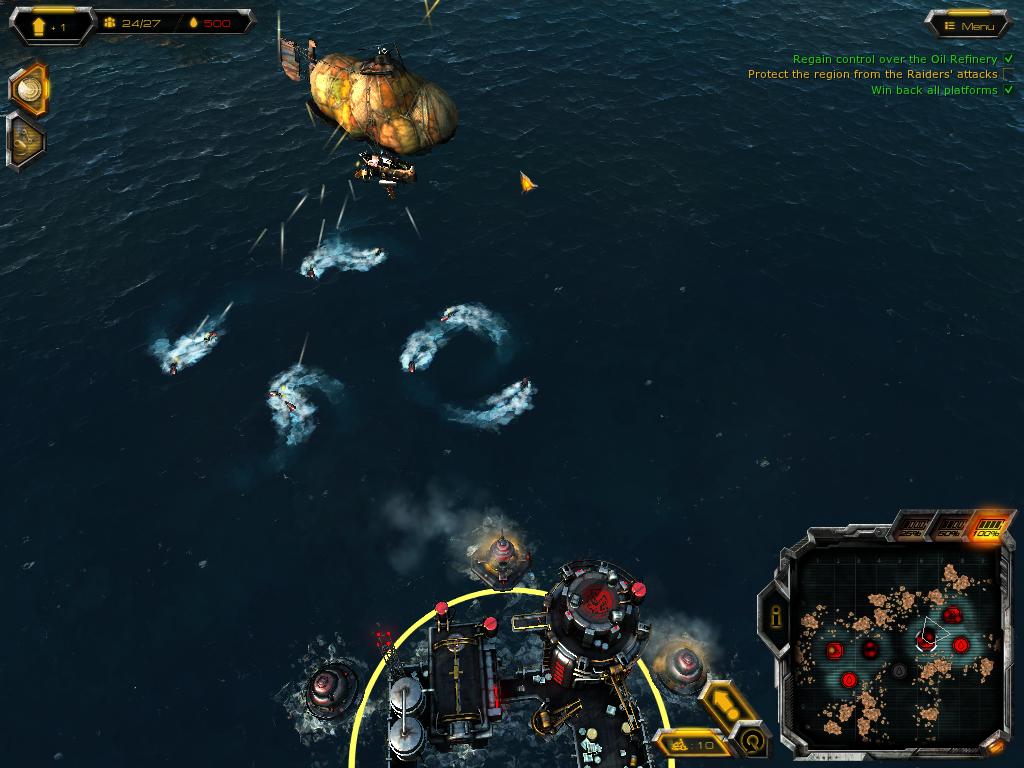The image size is (1024, 768).
Task: Select the Regain control over Oil Refinery objective
Action: [894, 59]
